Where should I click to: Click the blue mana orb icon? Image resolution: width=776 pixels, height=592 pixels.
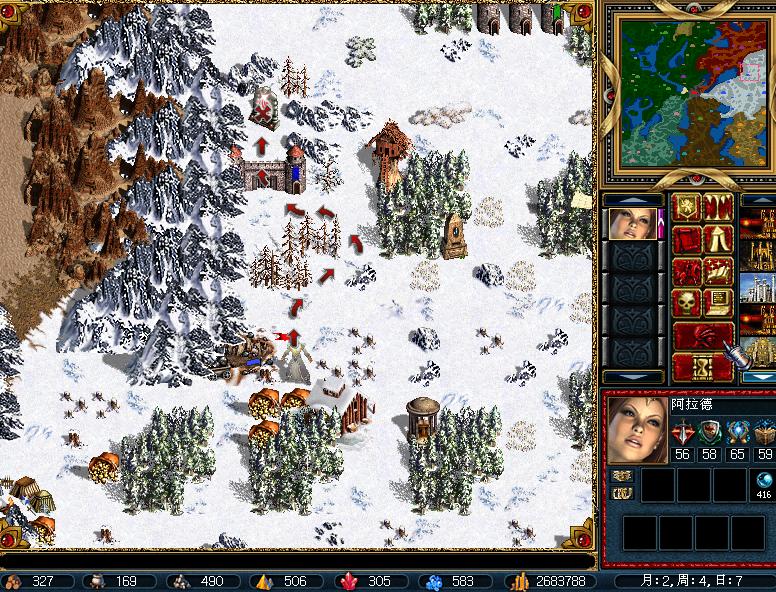click(765, 479)
